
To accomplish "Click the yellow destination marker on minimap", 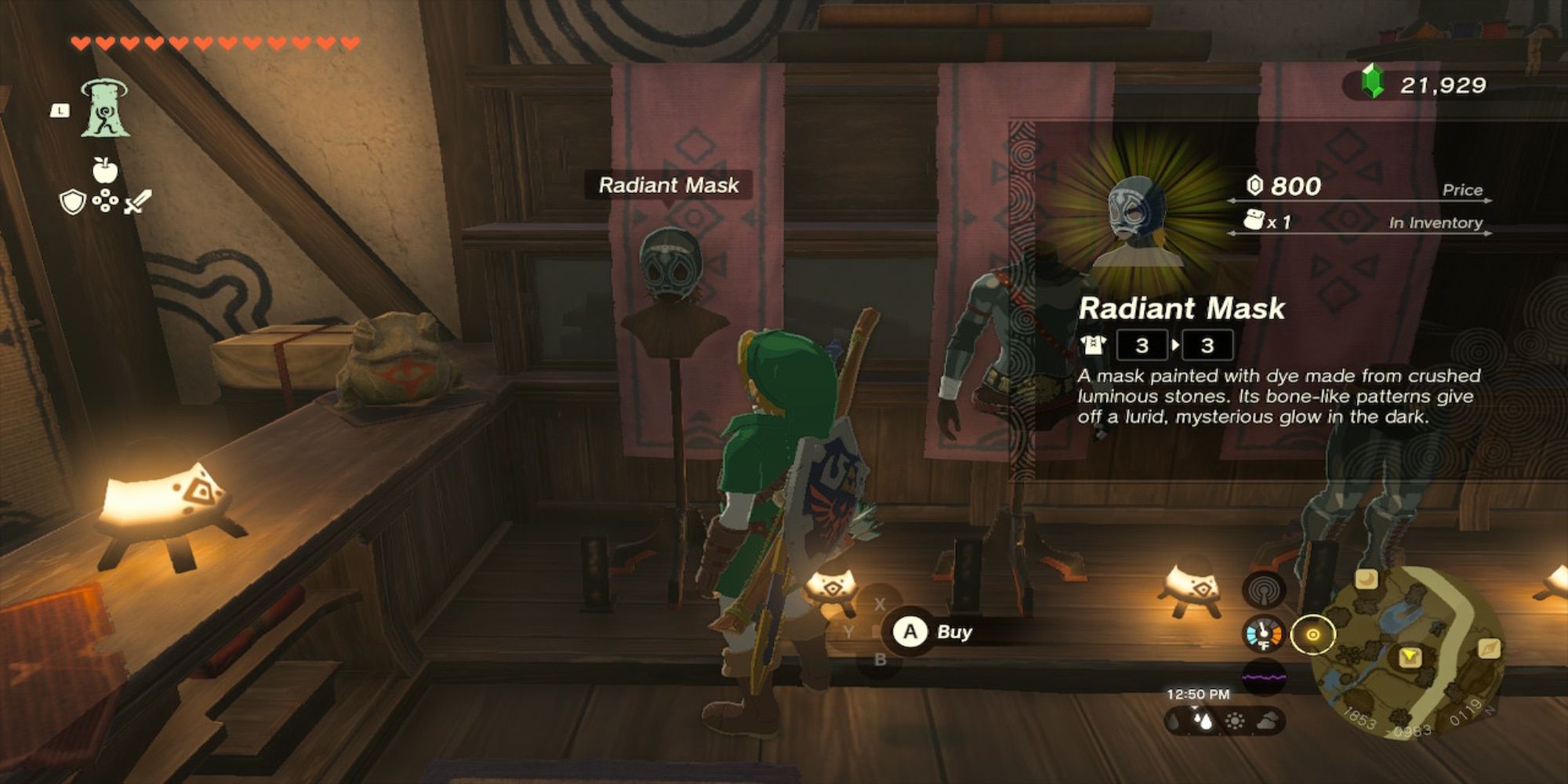I will pos(1409,656).
